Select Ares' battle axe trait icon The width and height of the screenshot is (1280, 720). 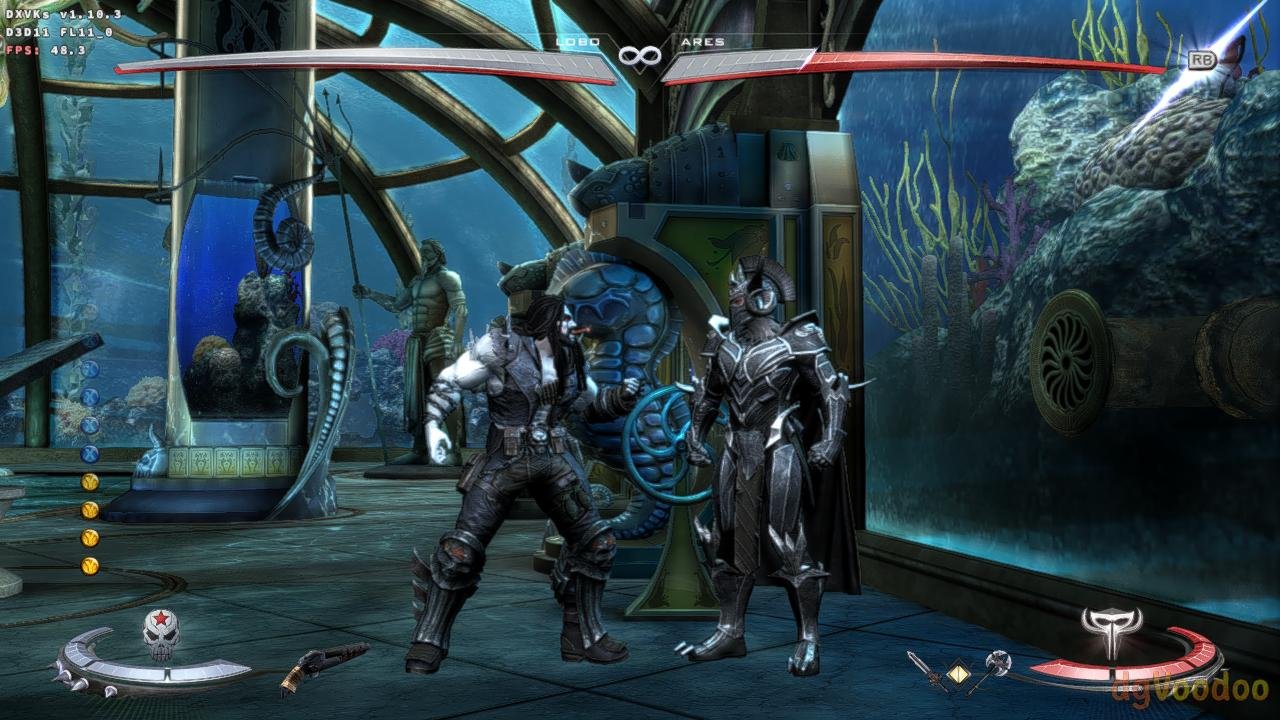click(x=992, y=669)
